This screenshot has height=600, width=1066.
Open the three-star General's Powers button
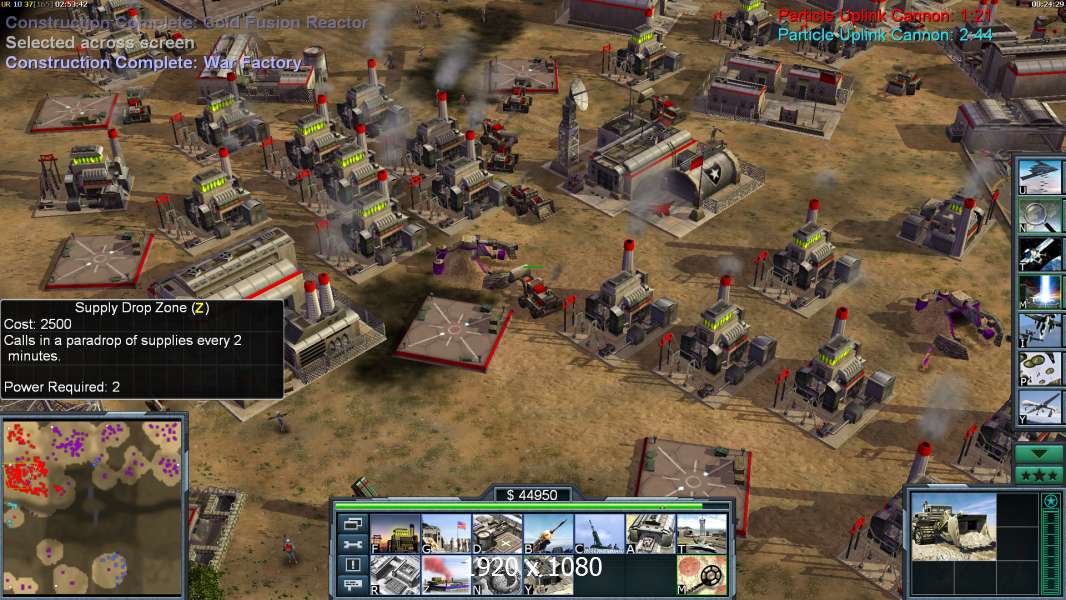[1039, 475]
